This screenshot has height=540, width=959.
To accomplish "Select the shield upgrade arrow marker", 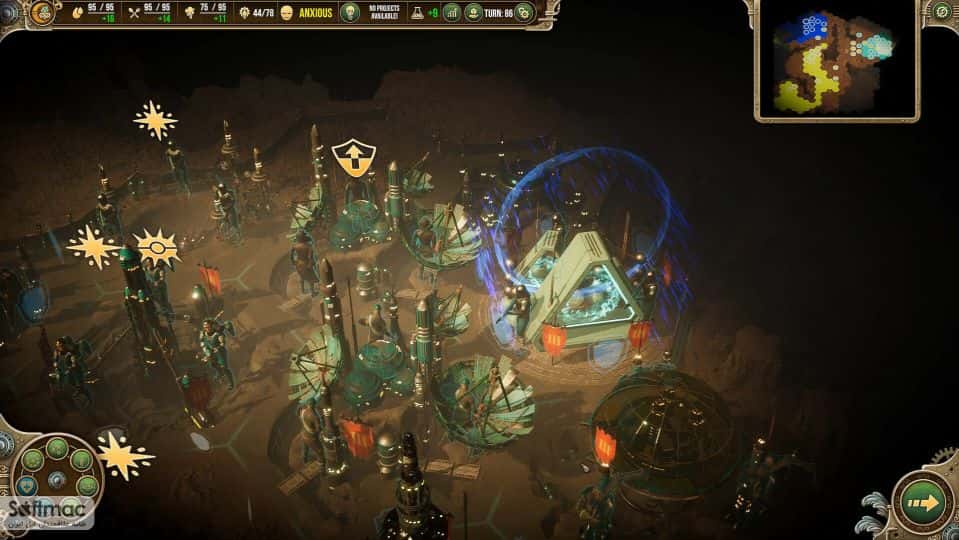I will pyautogui.click(x=353, y=158).
